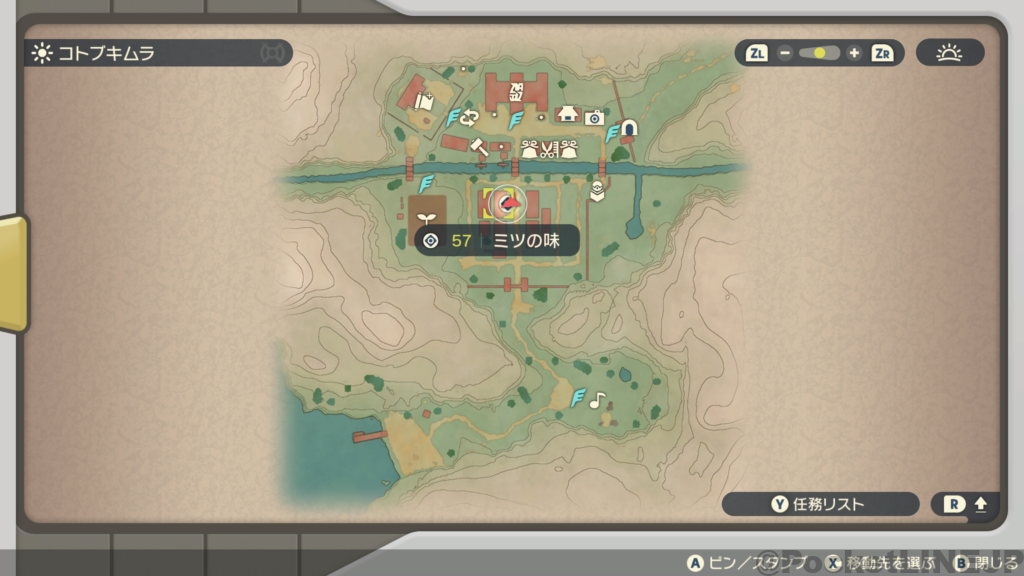Click the red player position arrow marker
1024x576 pixels.
point(509,205)
